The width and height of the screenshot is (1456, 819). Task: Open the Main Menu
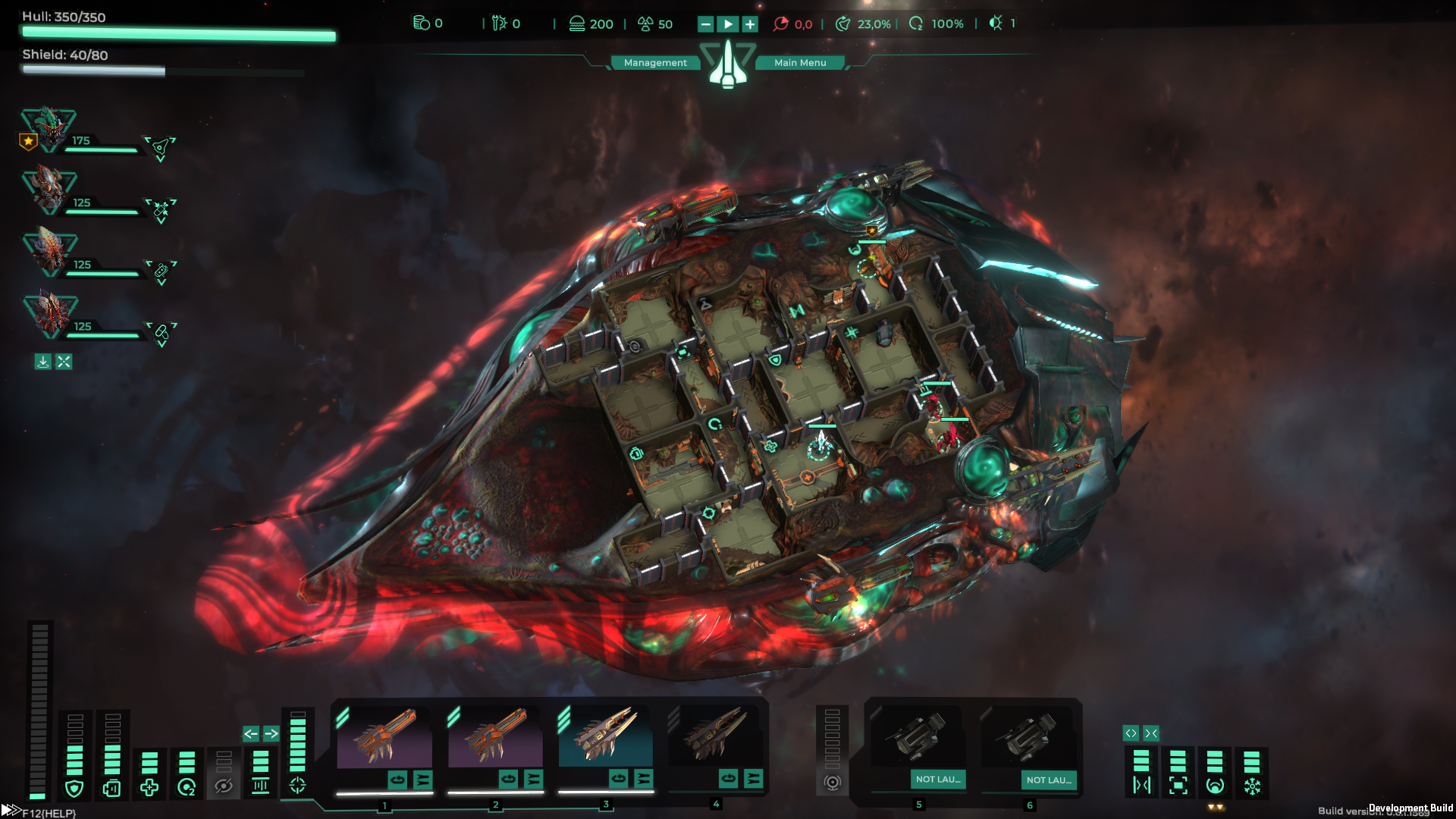(800, 63)
